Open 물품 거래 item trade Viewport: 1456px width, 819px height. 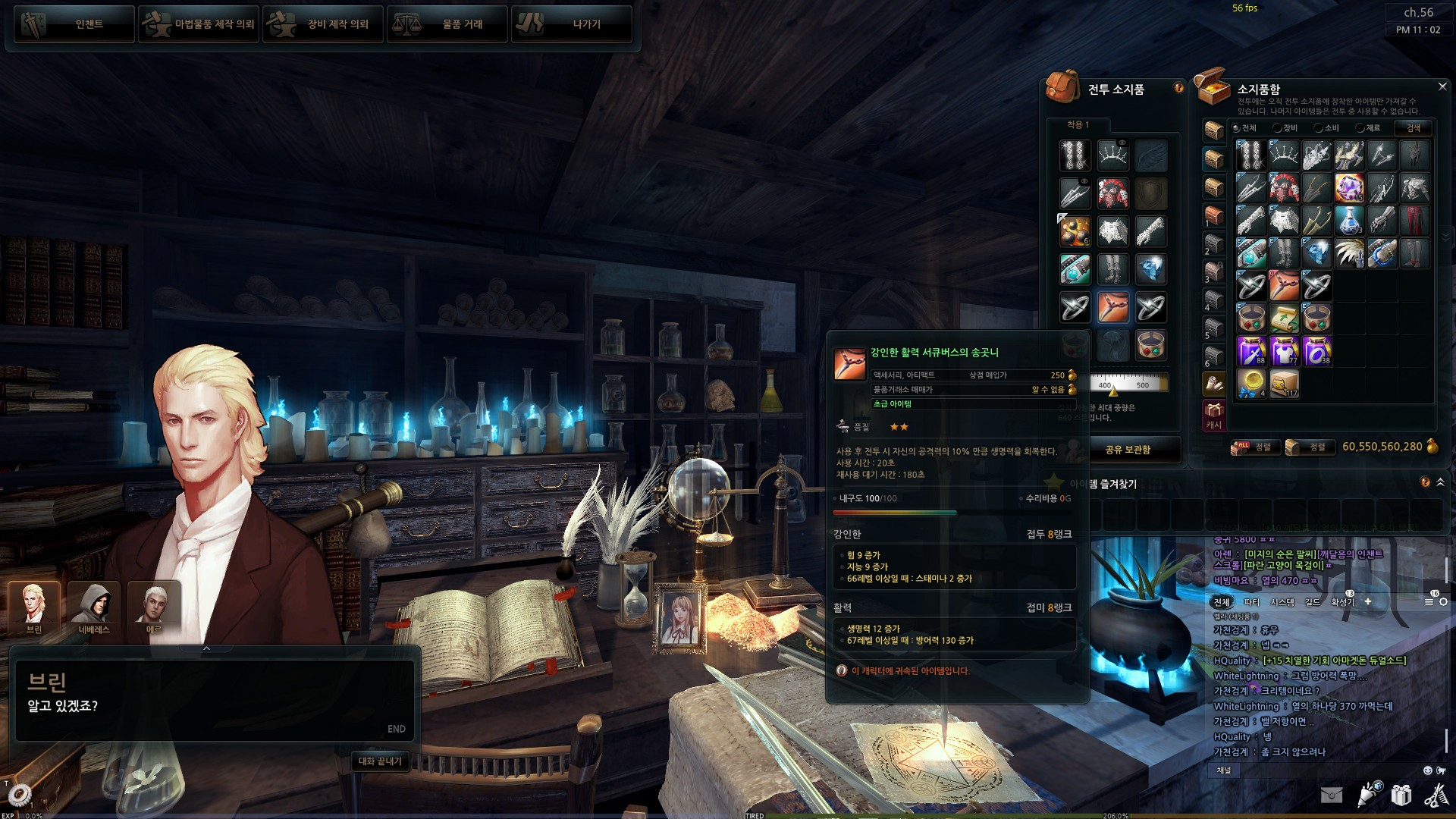pyautogui.click(x=447, y=24)
